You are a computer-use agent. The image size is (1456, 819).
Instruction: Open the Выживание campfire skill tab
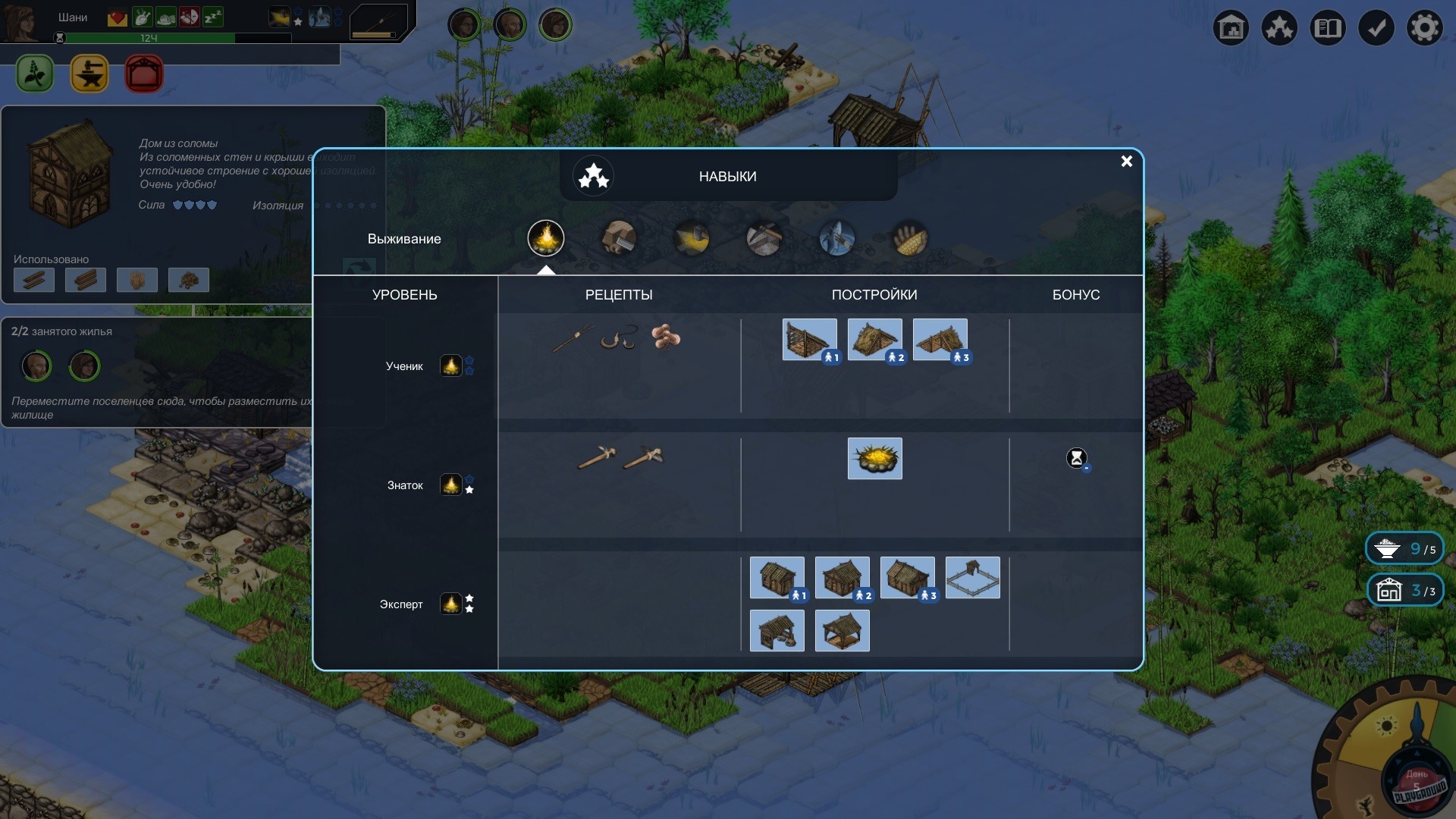(x=546, y=239)
